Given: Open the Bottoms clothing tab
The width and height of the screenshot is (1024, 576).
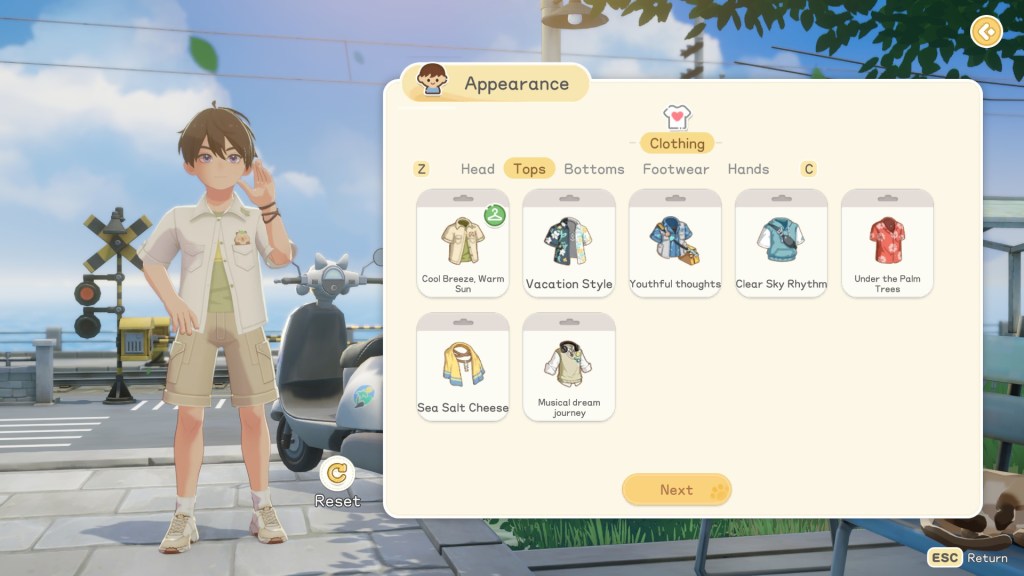Looking at the screenshot, I should click(594, 169).
